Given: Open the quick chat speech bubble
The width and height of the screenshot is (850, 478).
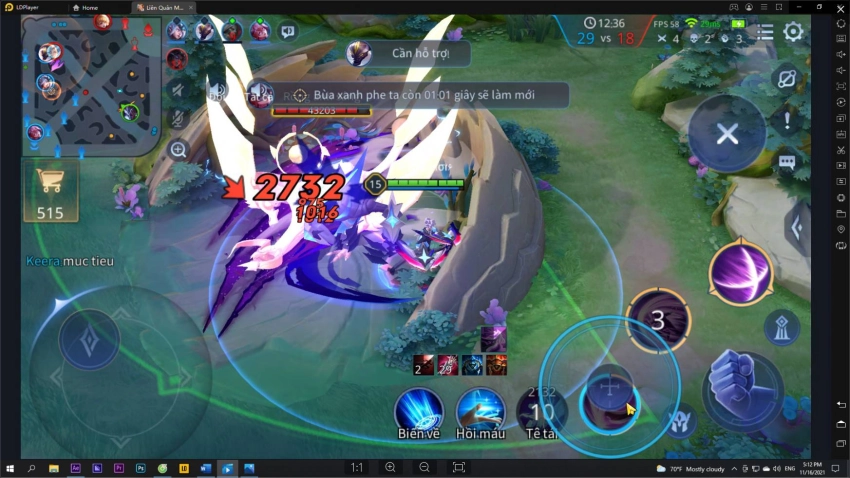Looking at the screenshot, I should coord(288,31).
